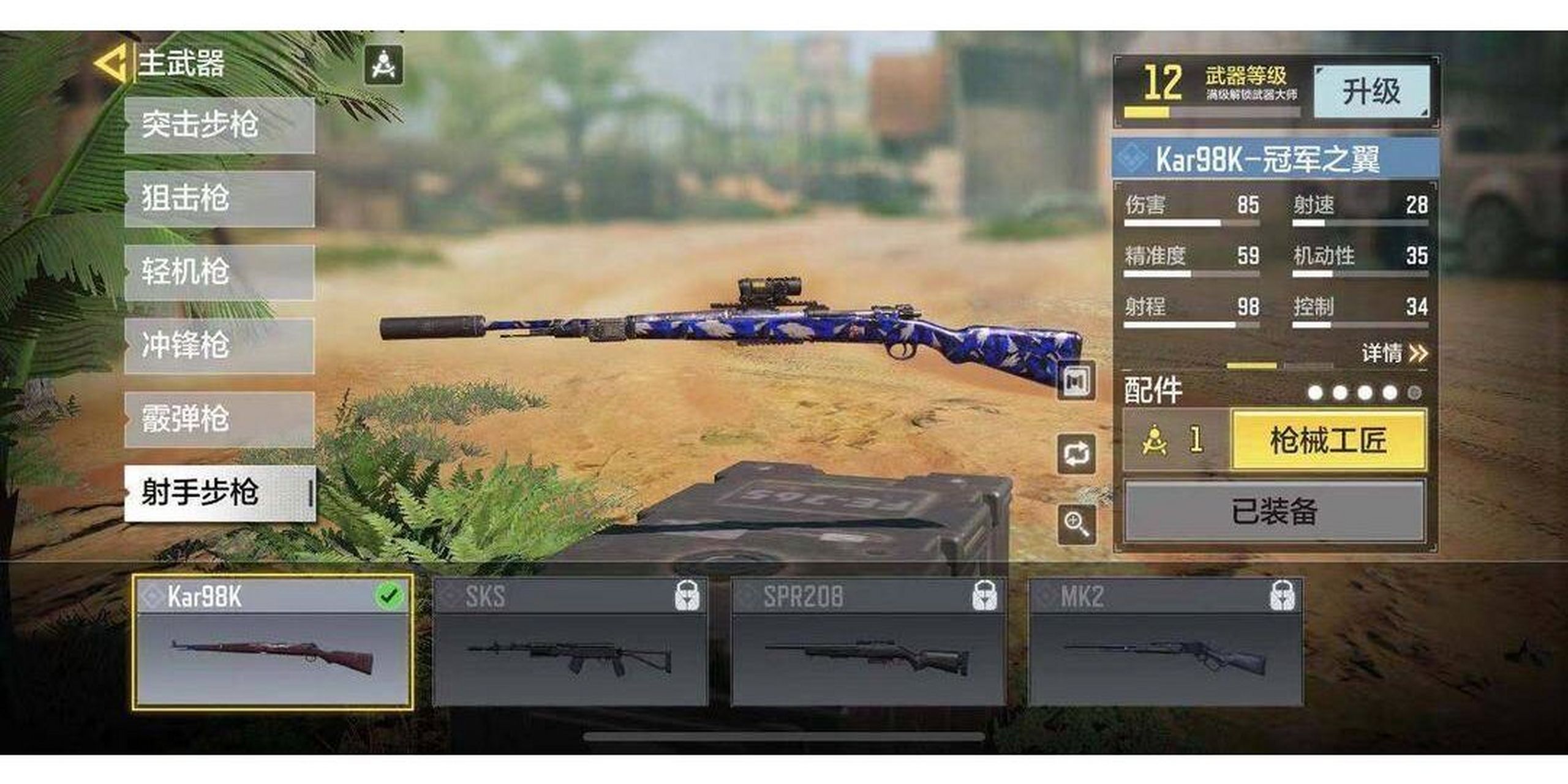Image resolution: width=1568 pixels, height=784 pixels.
Task: Open the 冲锋枪 weapon list
Action: pyautogui.click(x=219, y=345)
